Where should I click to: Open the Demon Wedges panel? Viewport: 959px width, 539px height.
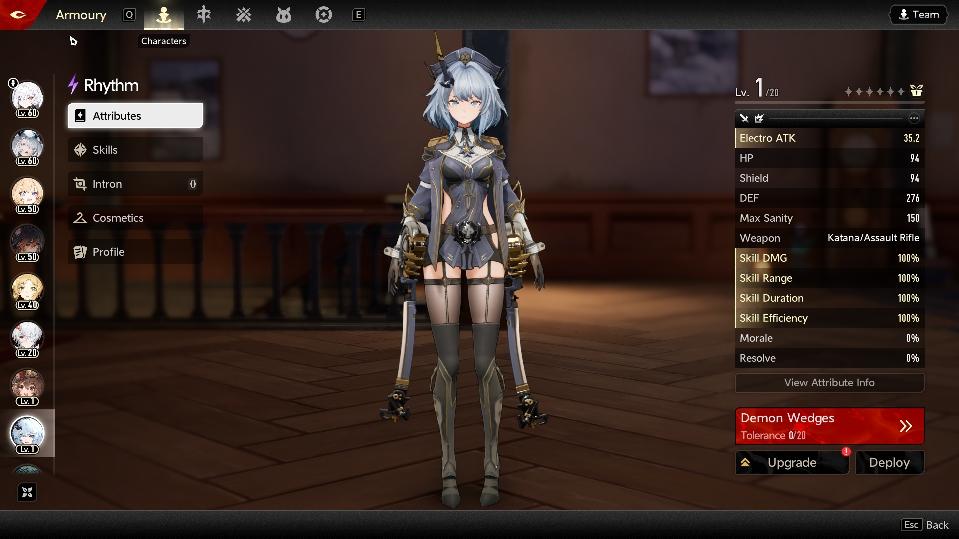click(x=829, y=425)
